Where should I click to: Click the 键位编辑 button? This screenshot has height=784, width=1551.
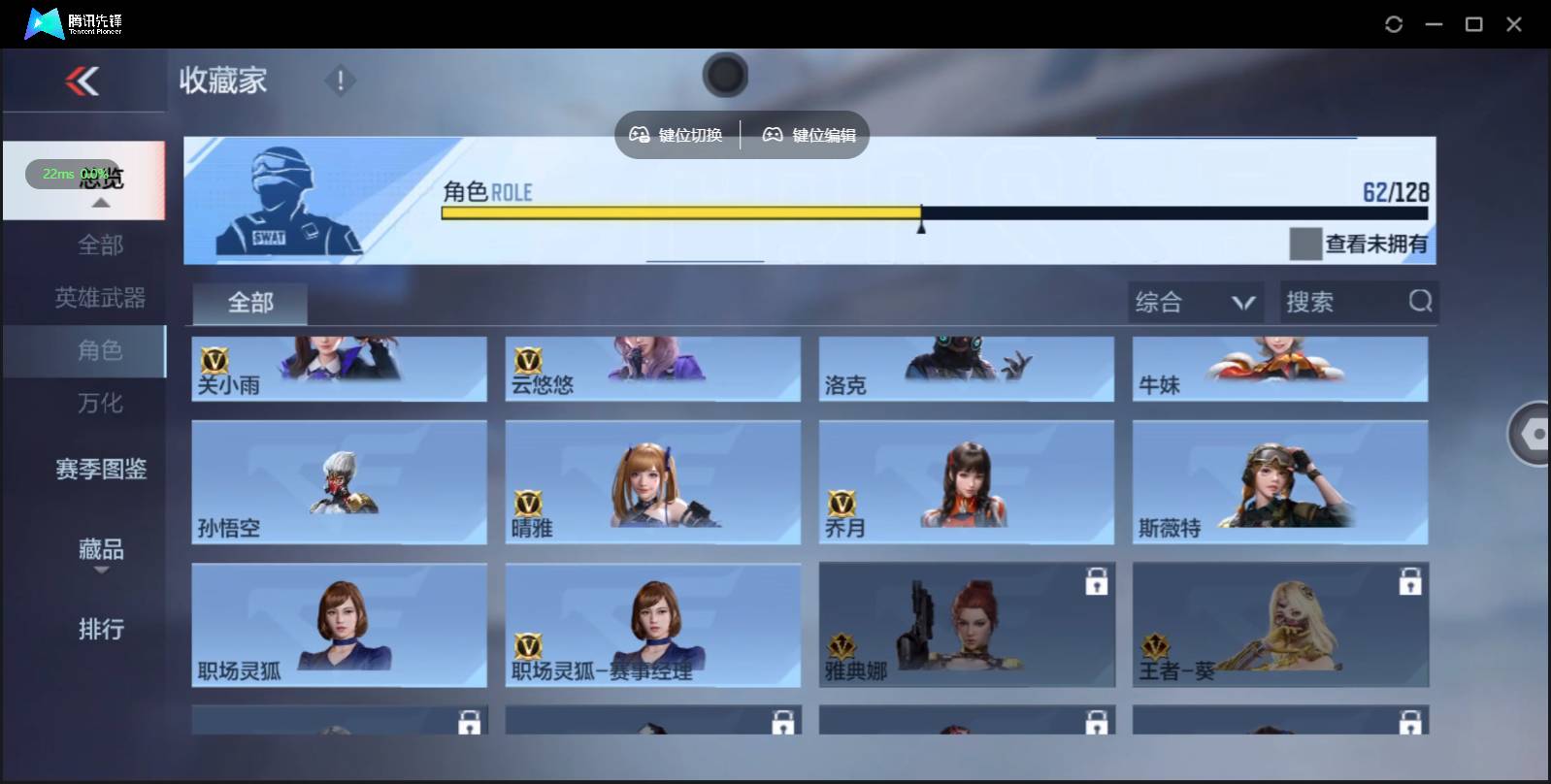pos(808,135)
